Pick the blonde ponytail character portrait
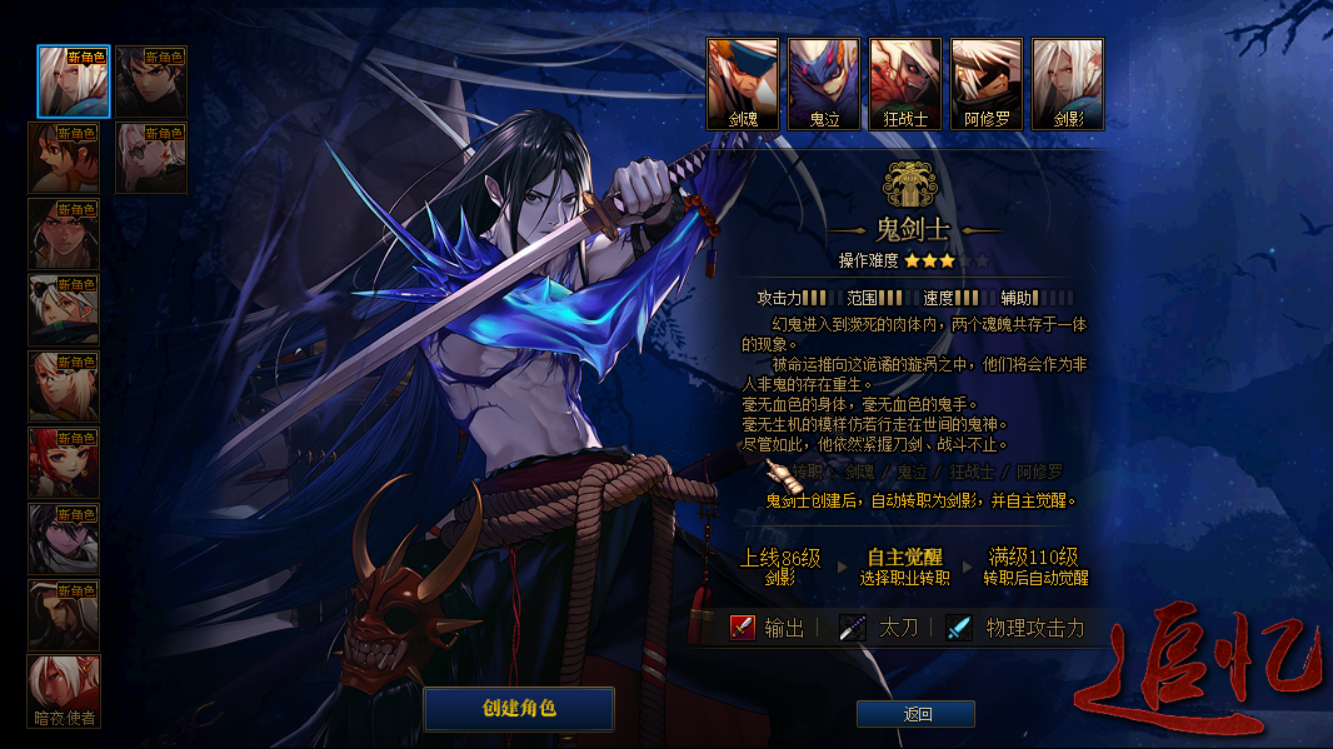The image size is (1333, 749). pyautogui.click(x=64, y=386)
